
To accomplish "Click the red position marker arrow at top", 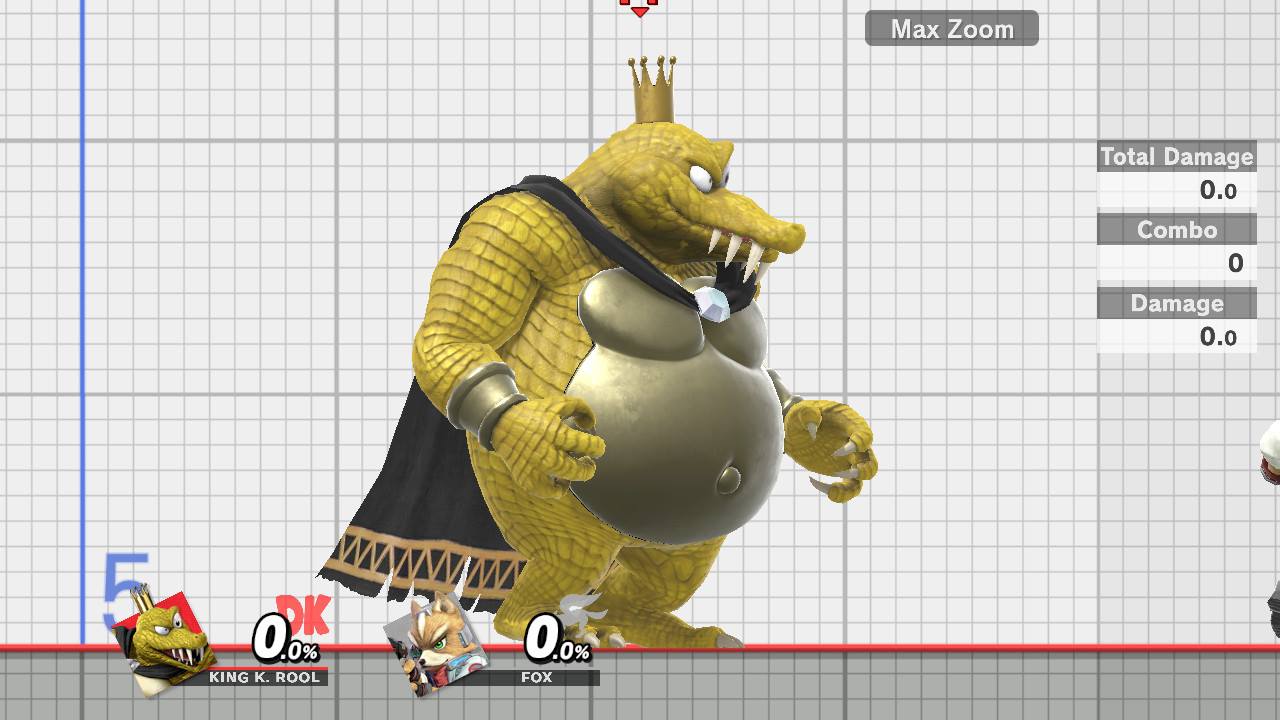I will (x=640, y=10).
